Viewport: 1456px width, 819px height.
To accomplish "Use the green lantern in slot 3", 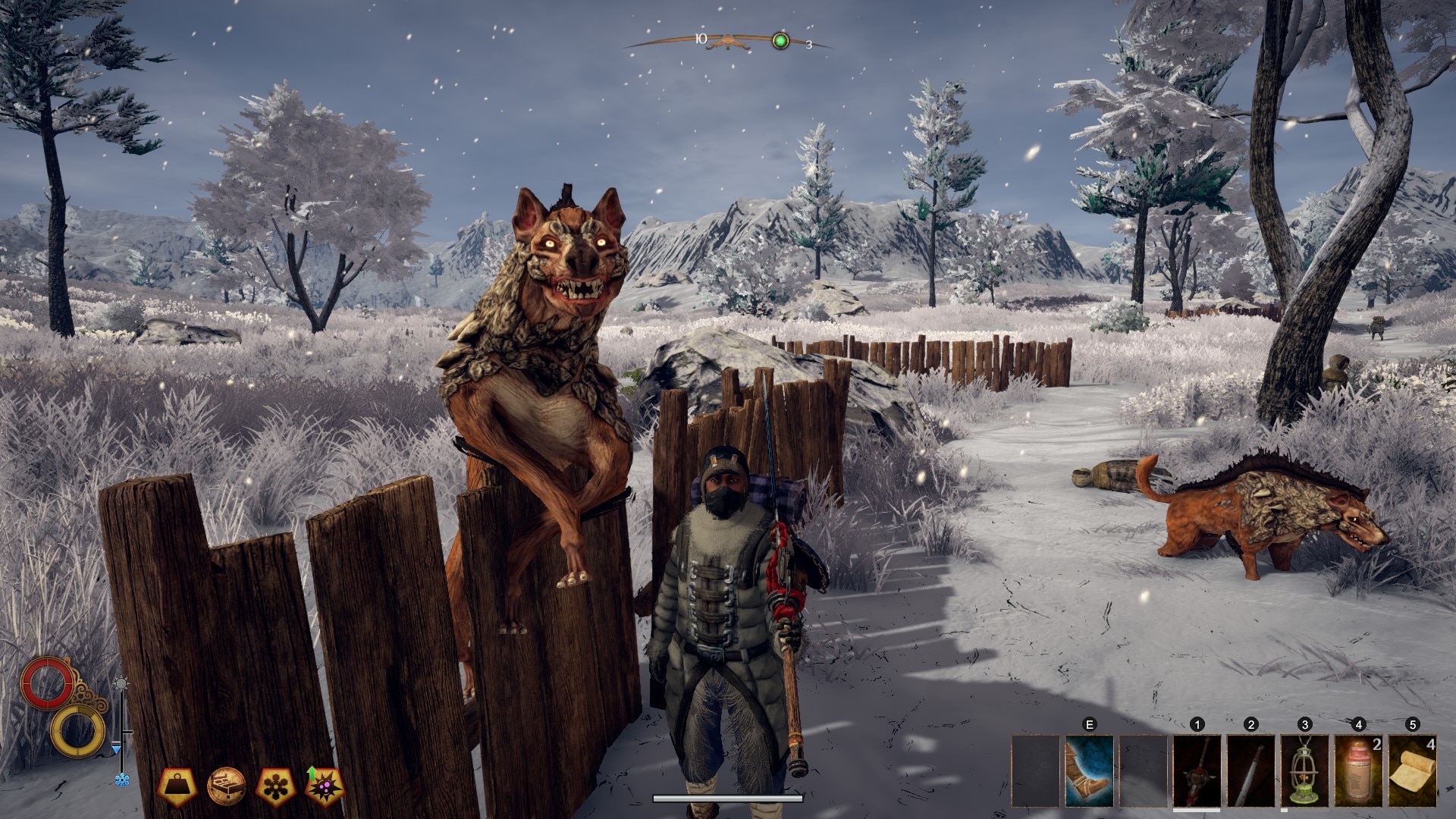I will pyautogui.click(x=1305, y=770).
